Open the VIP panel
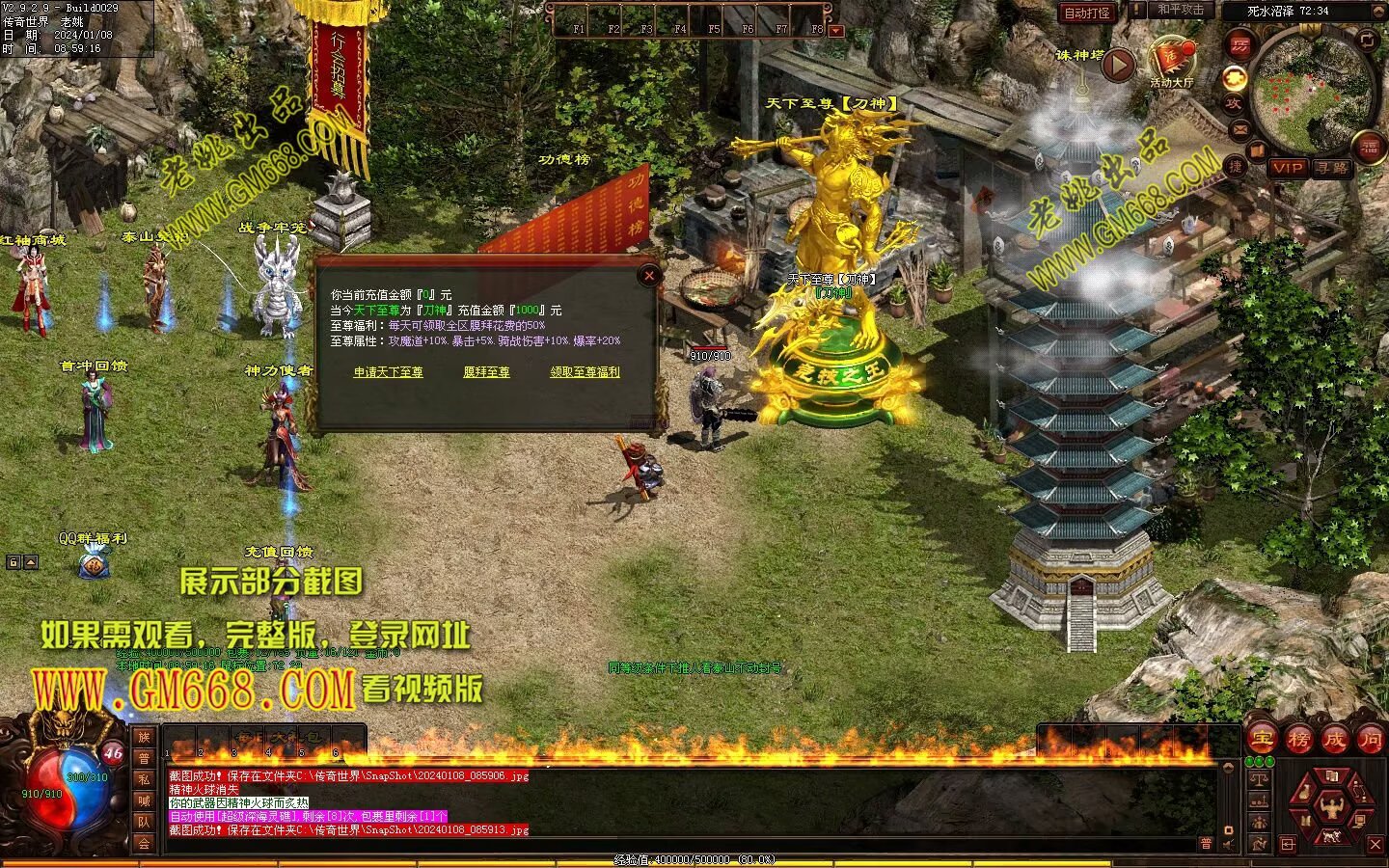1389x868 pixels. point(1287,167)
